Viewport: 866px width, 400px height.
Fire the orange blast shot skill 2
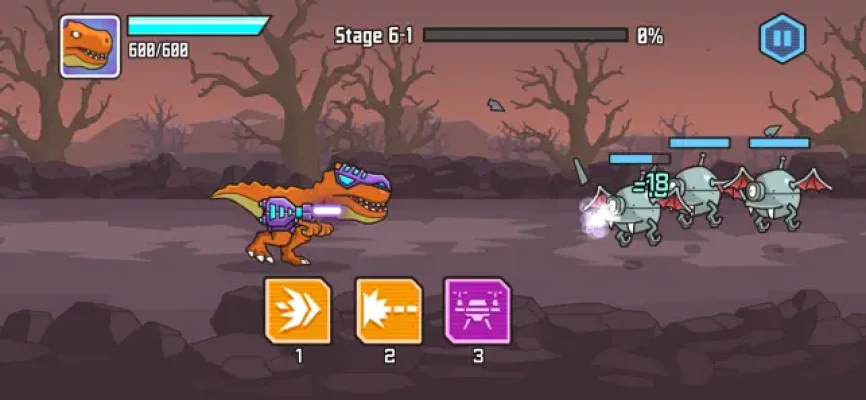click(389, 311)
